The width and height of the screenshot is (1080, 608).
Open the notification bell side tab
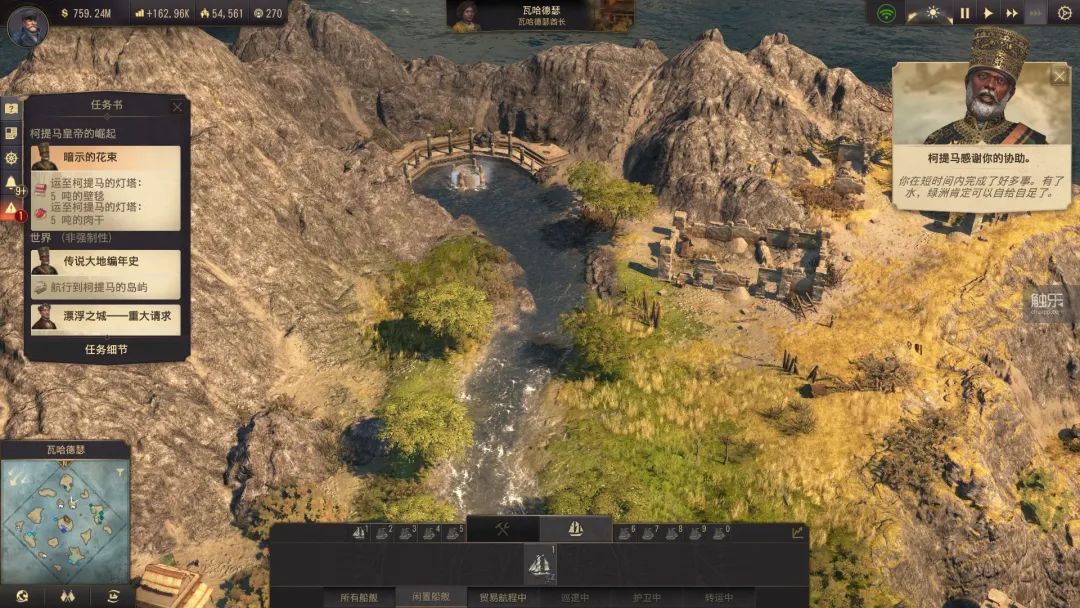point(11,184)
